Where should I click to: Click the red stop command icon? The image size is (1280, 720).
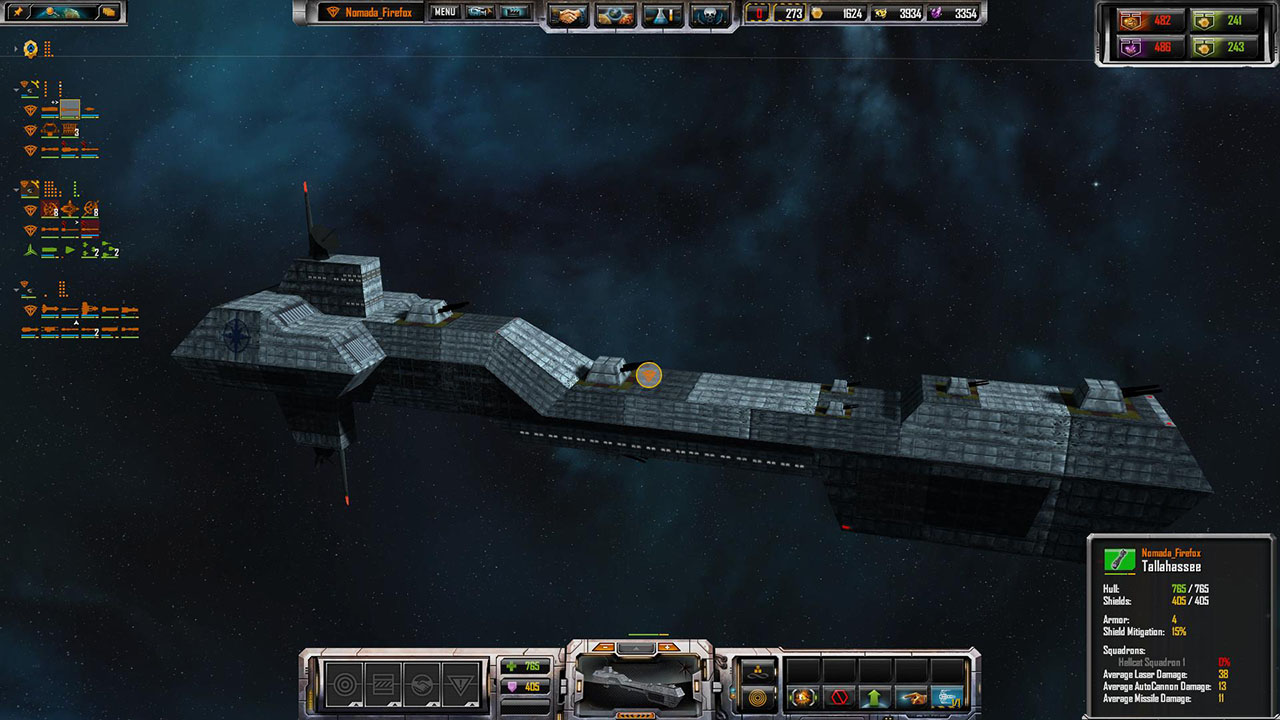(x=839, y=697)
